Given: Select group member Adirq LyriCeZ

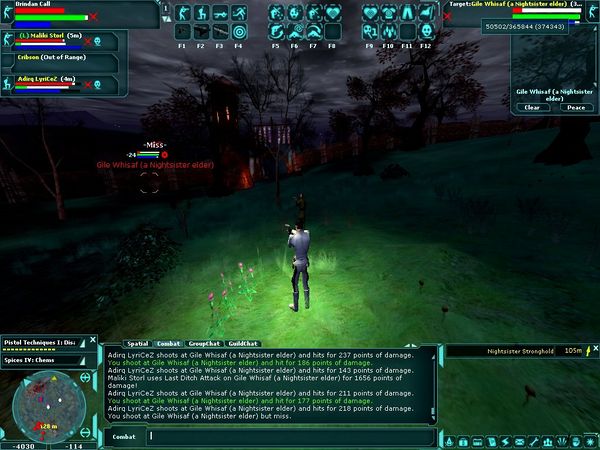Looking at the screenshot, I should (x=45, y=82).
